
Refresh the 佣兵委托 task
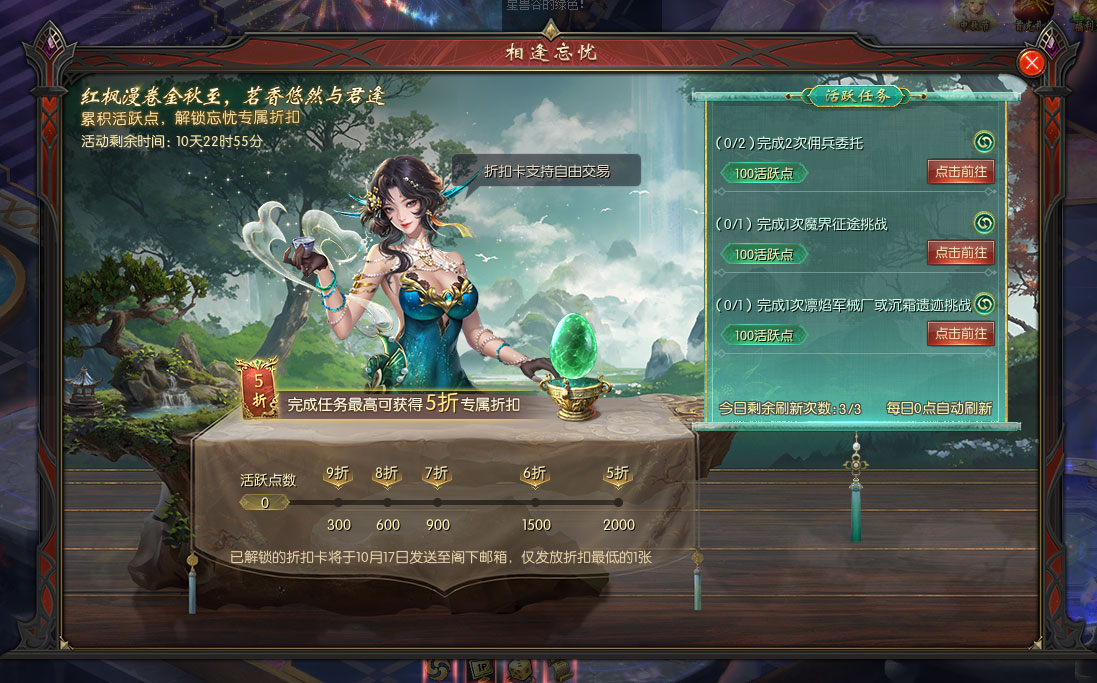984,142
